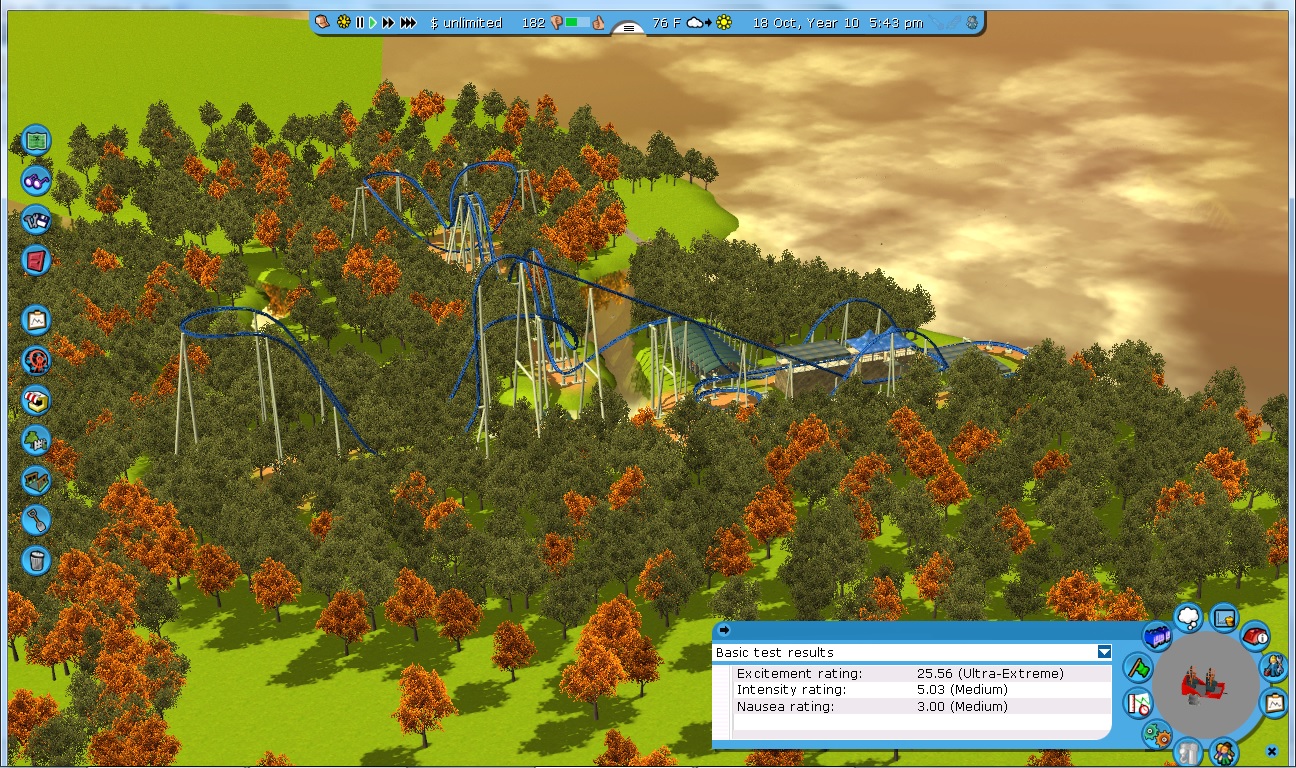Click the red door exit icon
This screenshot has width=1296, height=768.
[36, 260]
